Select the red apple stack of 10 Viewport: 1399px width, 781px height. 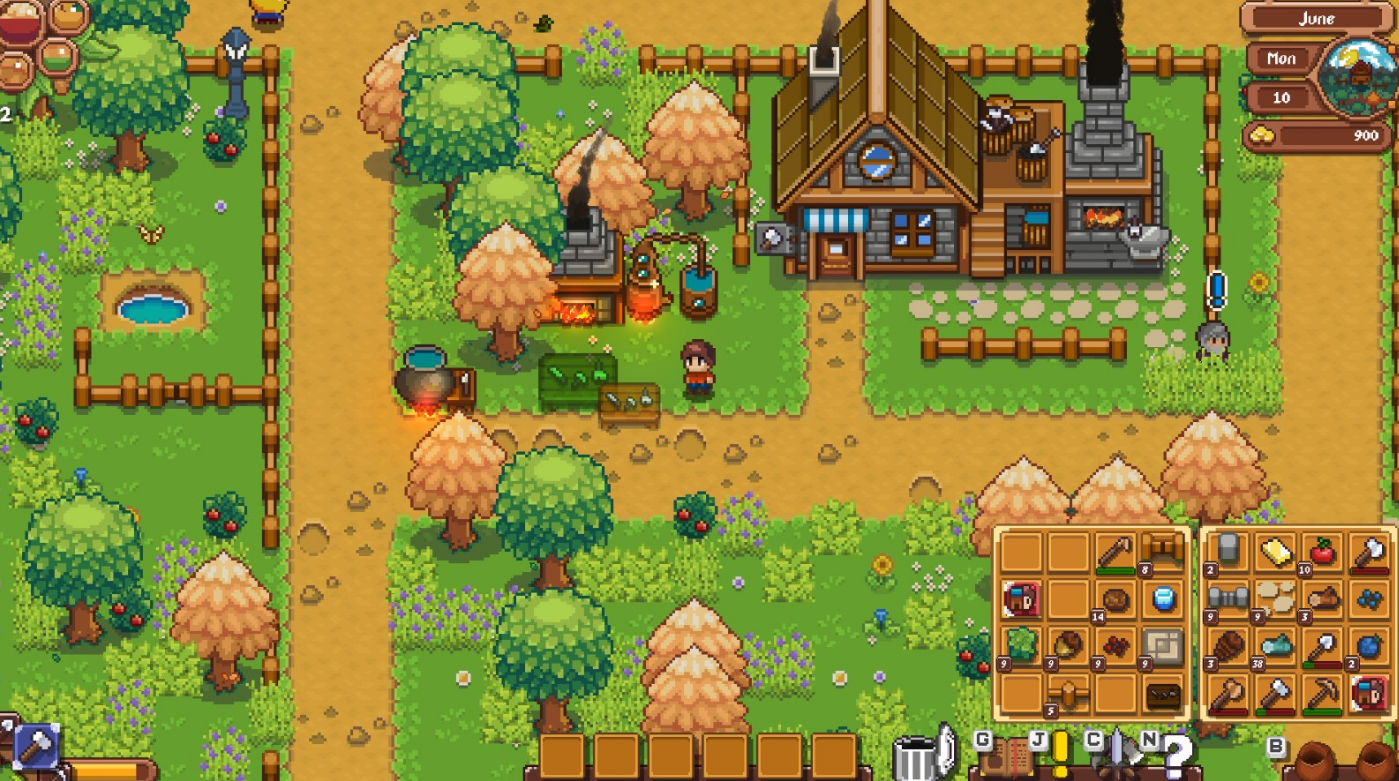1322,552
